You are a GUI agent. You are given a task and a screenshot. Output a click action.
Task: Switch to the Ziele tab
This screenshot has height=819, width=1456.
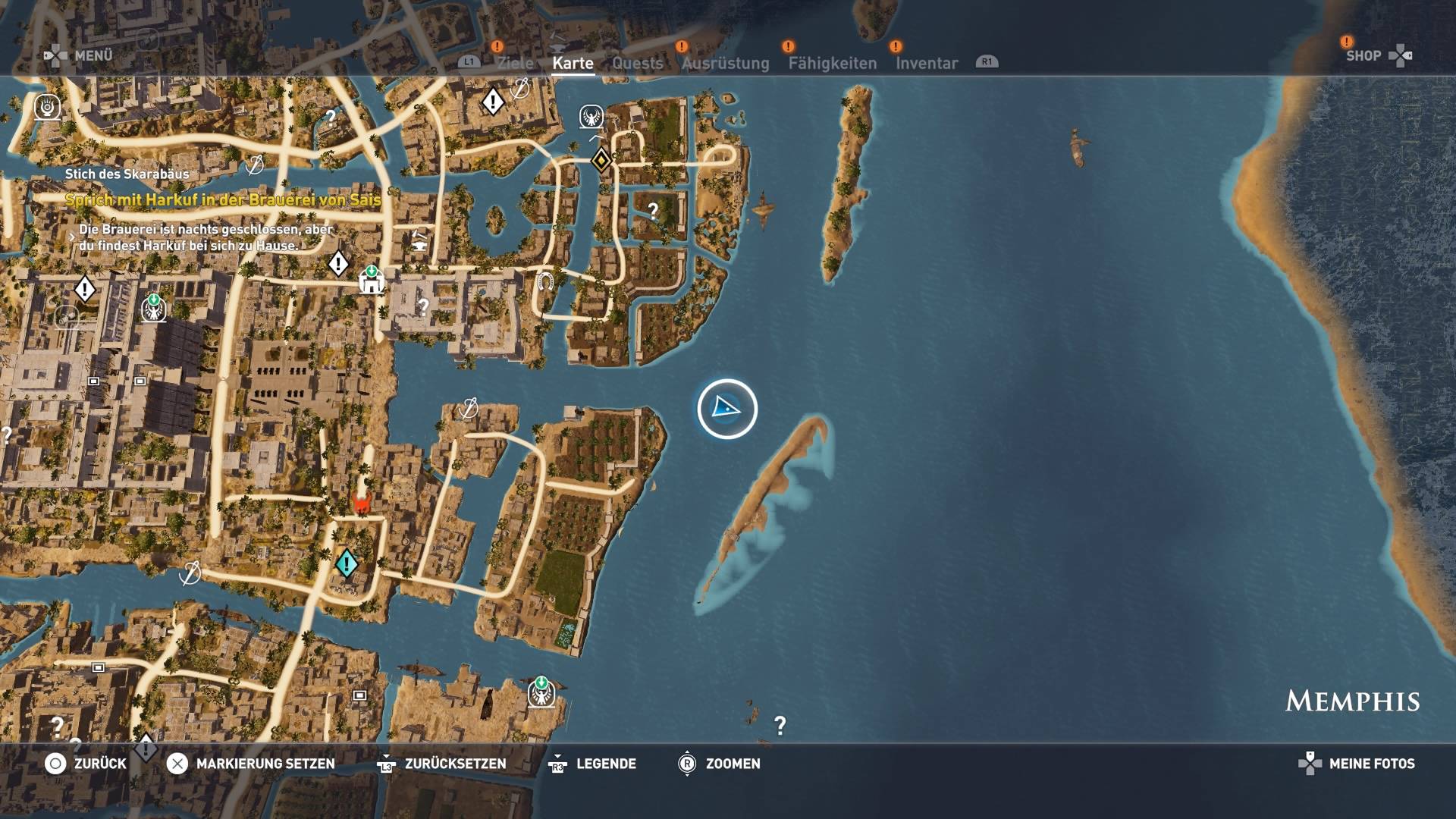click(x=515, y=64)
